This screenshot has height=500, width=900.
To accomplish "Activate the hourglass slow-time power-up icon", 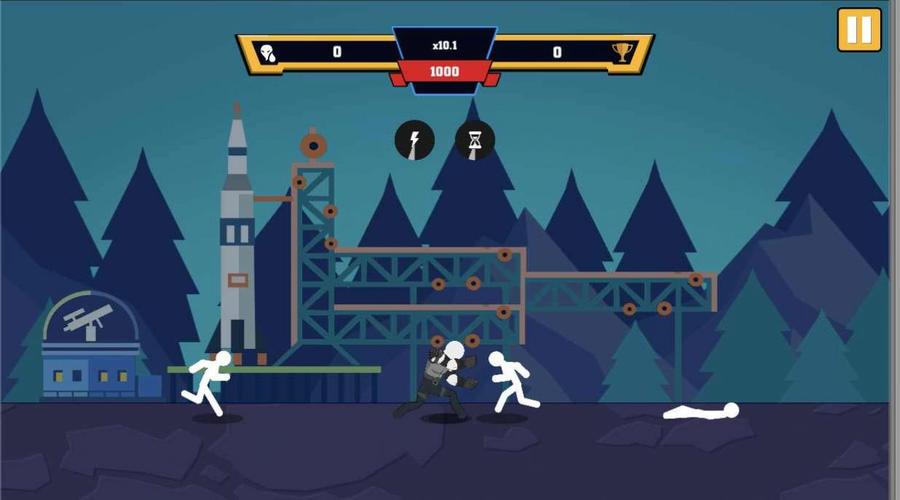I will point(475,140).
